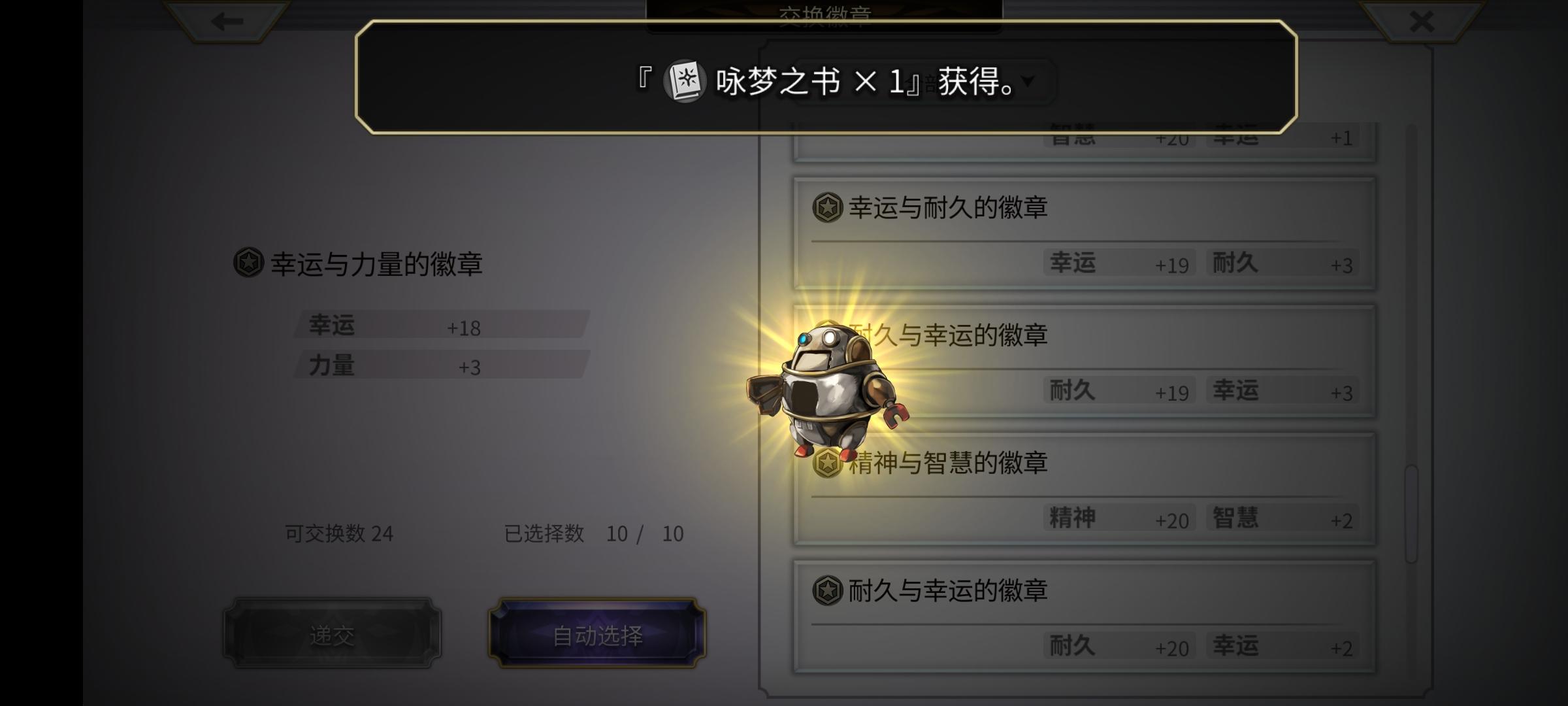This screenshot has height=706, width=1568.
Task: Click the medal icon beside 幸运与耐久的徽章
Action: [828, 209]
